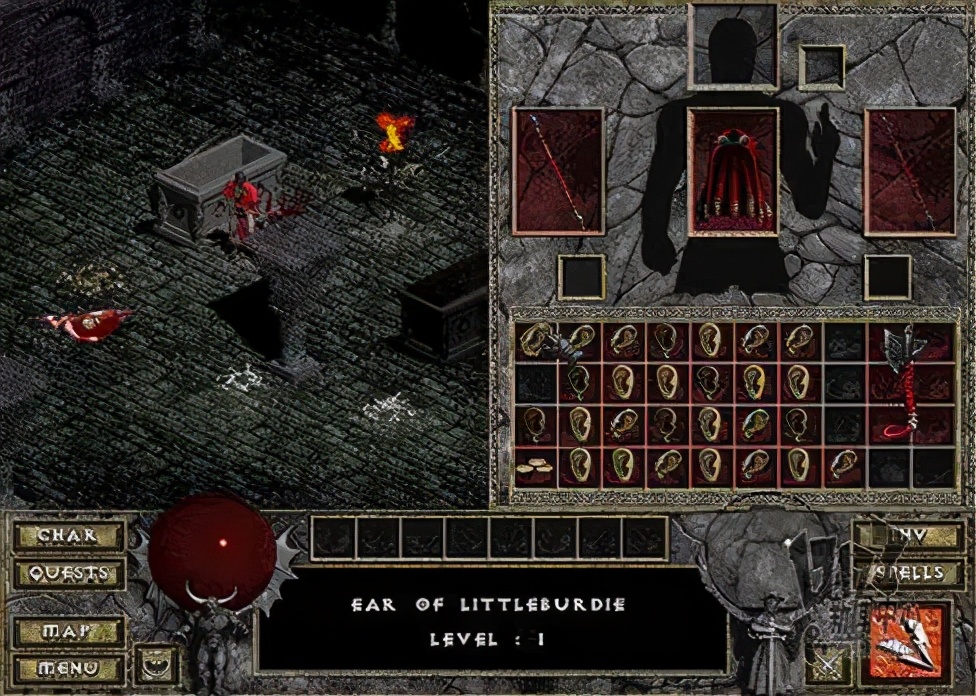Open the CHAR character panel
The height and width of the screenshot is (696, 976).
[x=67, y=536]
